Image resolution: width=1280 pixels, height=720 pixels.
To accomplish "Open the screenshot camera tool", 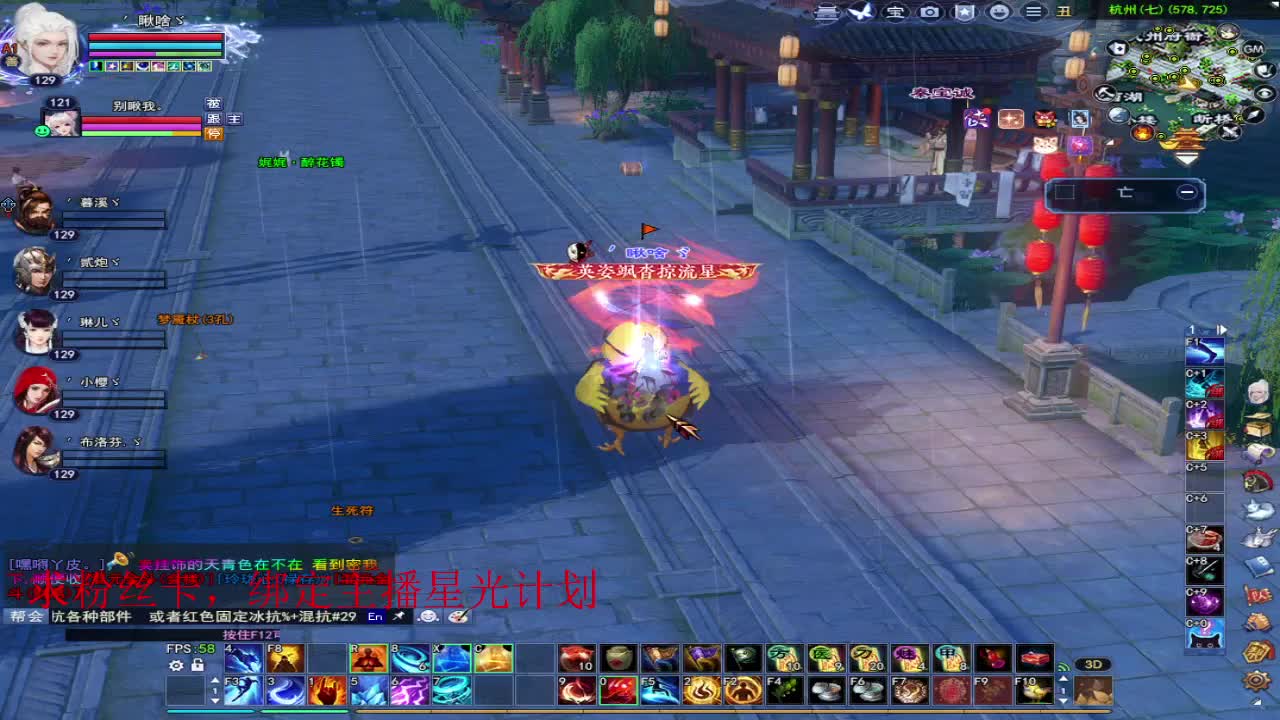I will (930, 13).
